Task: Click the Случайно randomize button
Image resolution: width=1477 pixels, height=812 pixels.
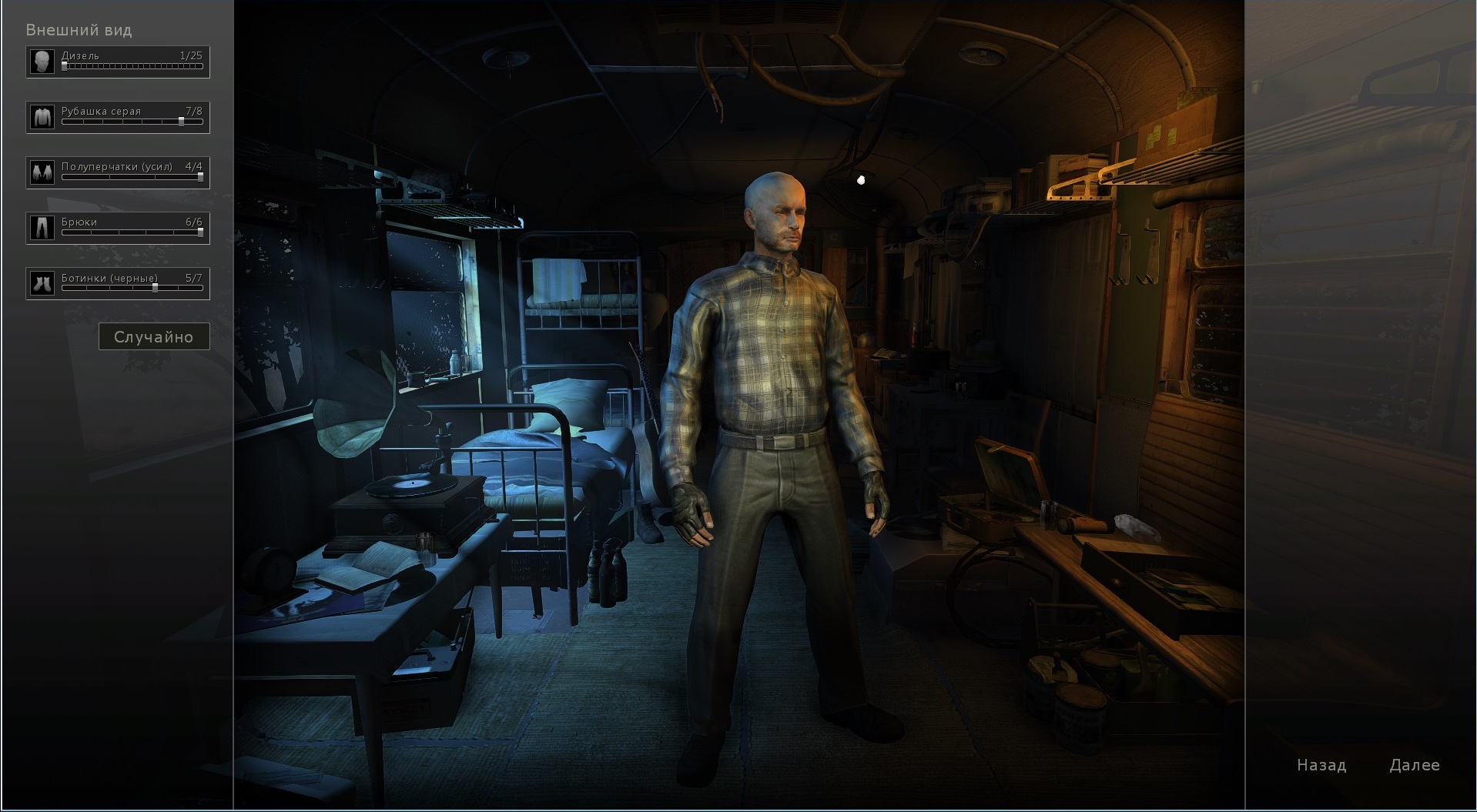Action: pos(154,337)
